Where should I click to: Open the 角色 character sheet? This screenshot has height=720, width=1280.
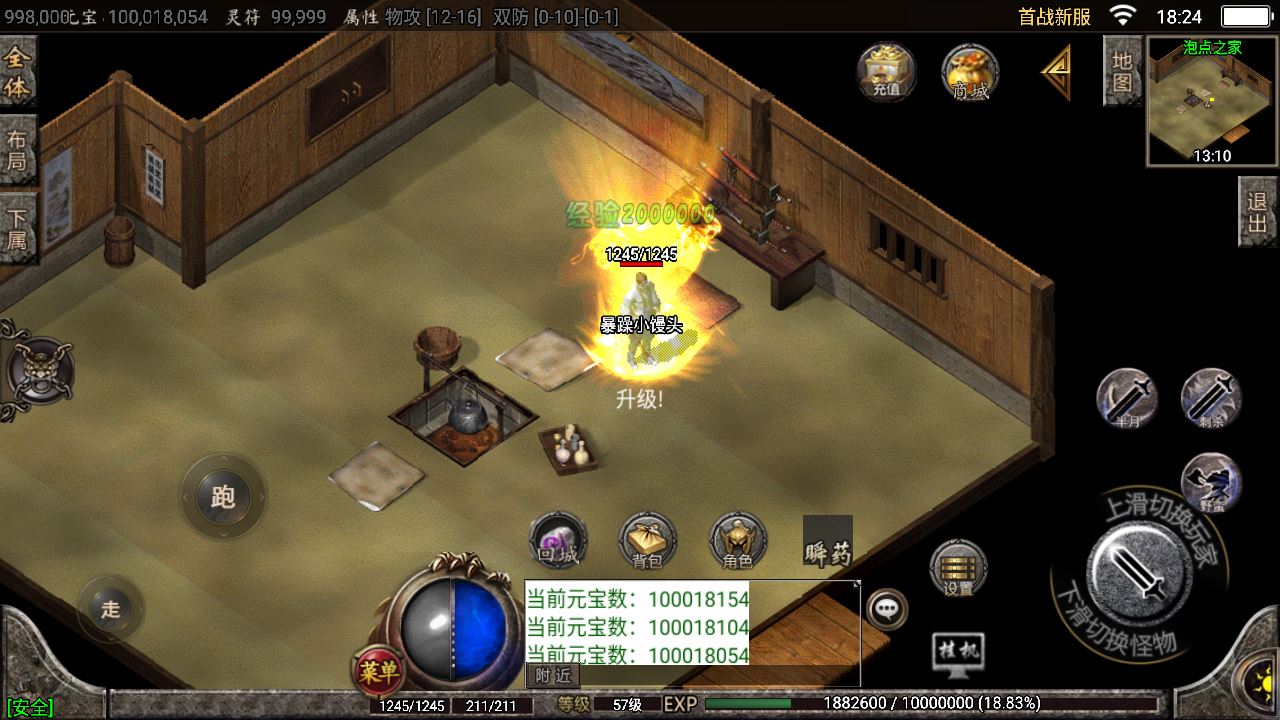click(737, 541)
